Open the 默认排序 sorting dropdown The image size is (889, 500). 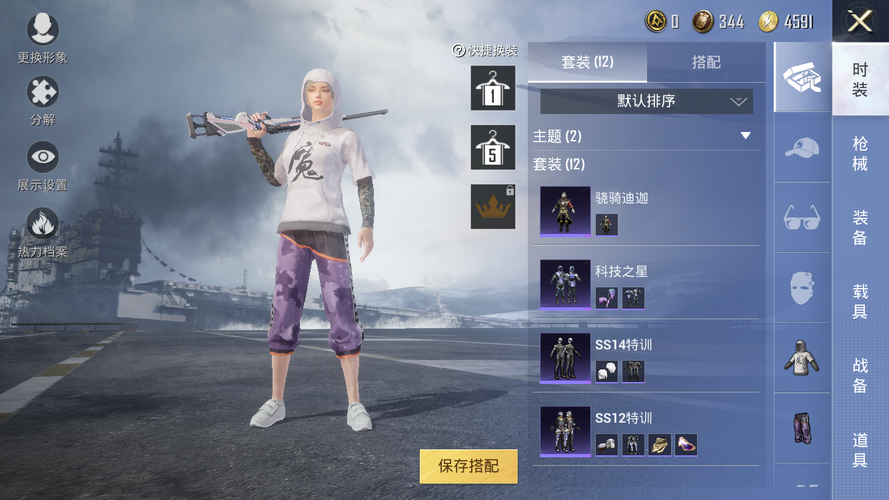tap(646, 101)
